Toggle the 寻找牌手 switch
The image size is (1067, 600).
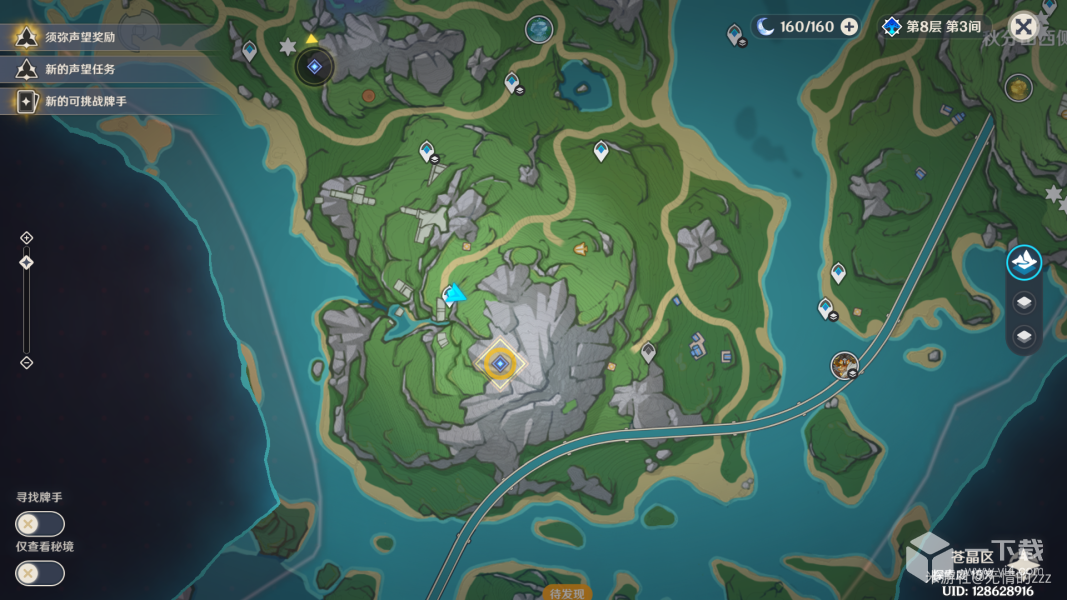(40, 523)
